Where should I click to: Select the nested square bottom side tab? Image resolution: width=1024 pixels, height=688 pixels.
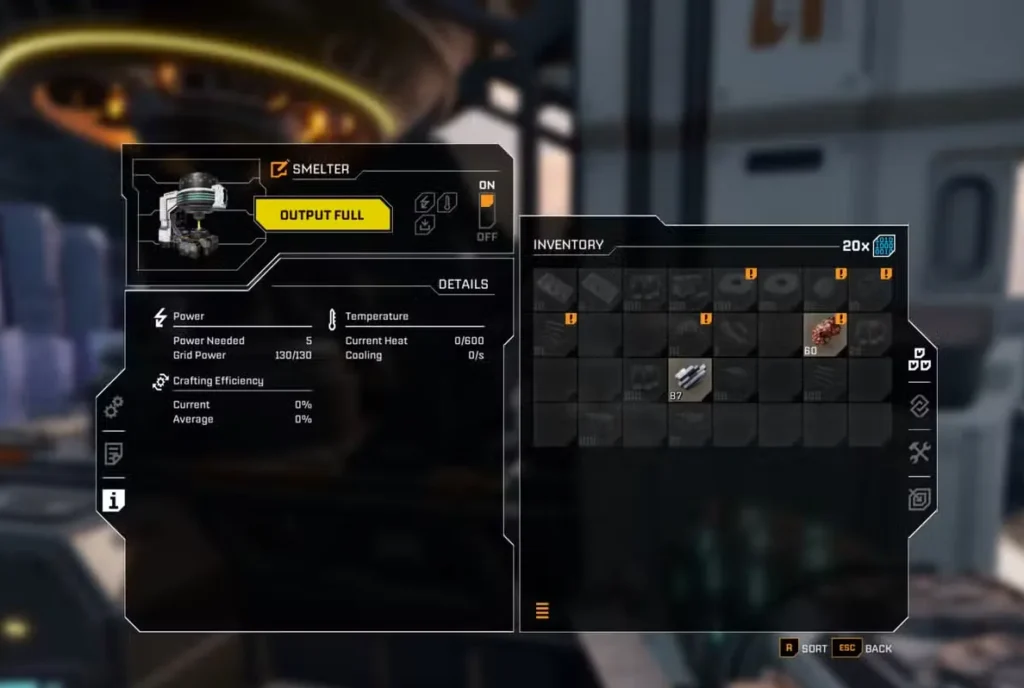coord(920,498)
